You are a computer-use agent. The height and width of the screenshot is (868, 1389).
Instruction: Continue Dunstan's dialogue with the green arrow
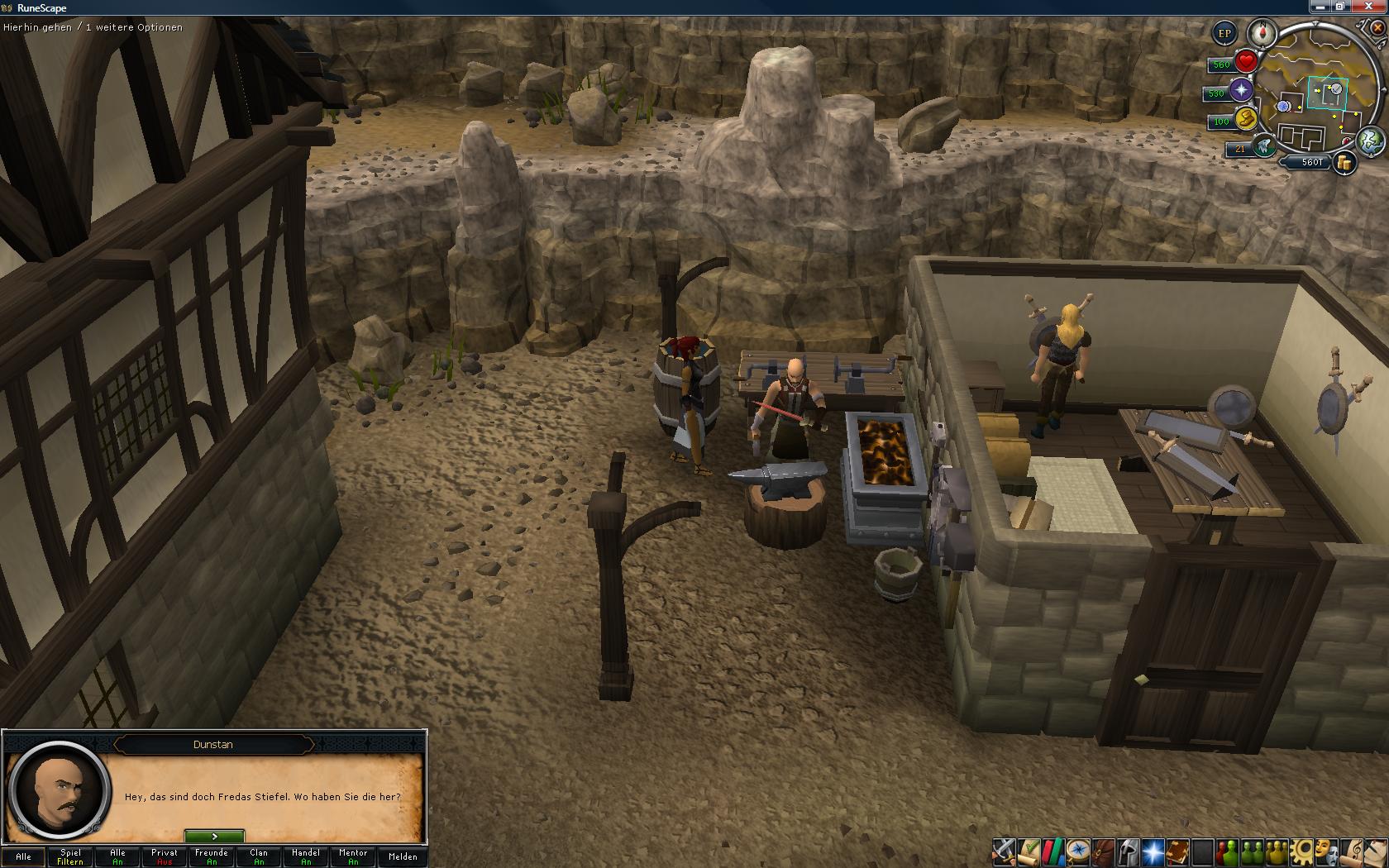[214, 837]
